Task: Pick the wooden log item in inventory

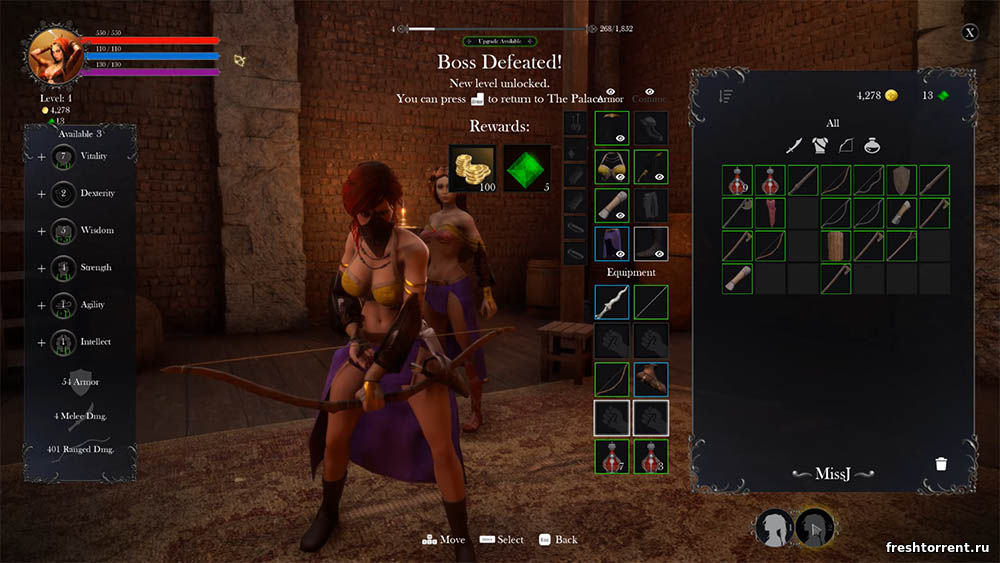Action: click(x=835, y=245)
